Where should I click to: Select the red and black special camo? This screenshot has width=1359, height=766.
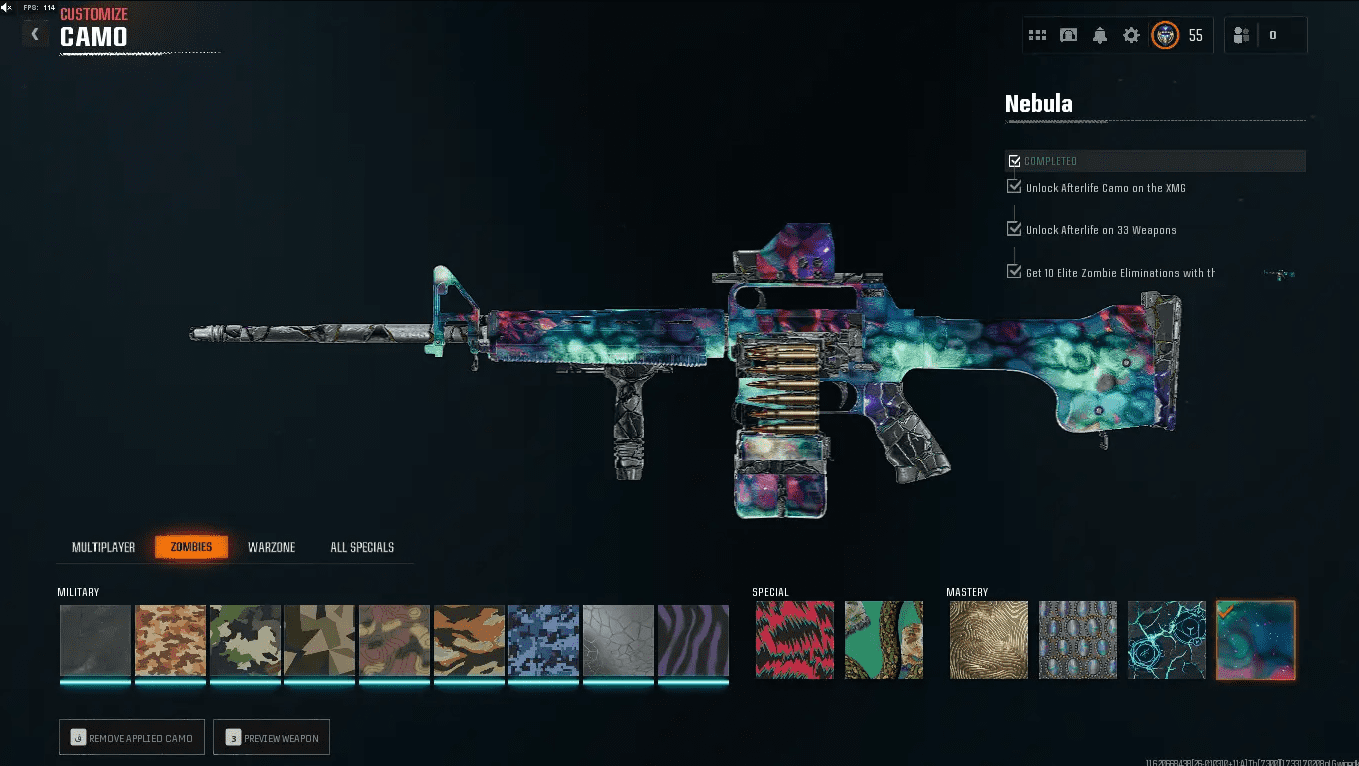(x=794, y=640)
